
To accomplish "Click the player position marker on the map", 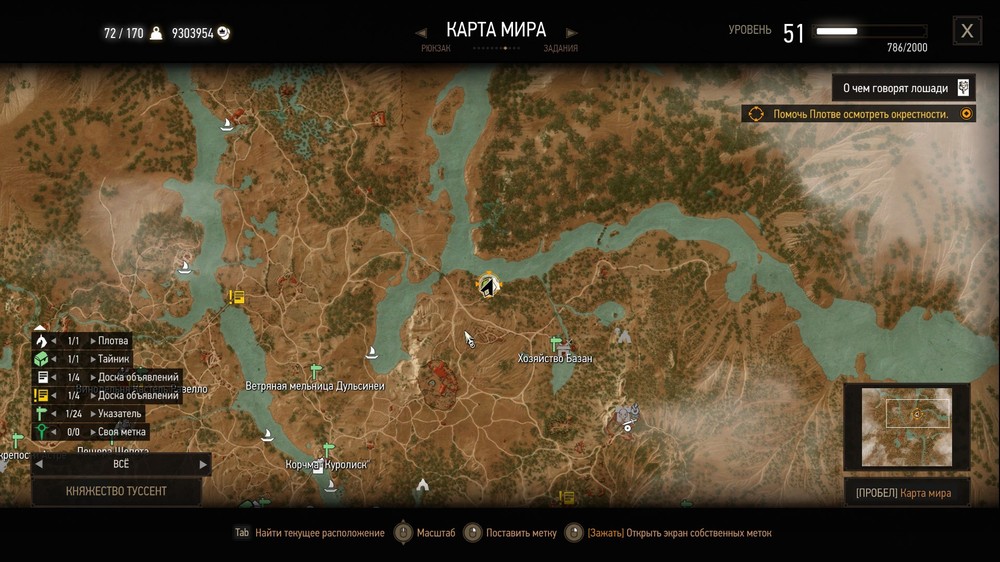I will [x=488, y=287].
